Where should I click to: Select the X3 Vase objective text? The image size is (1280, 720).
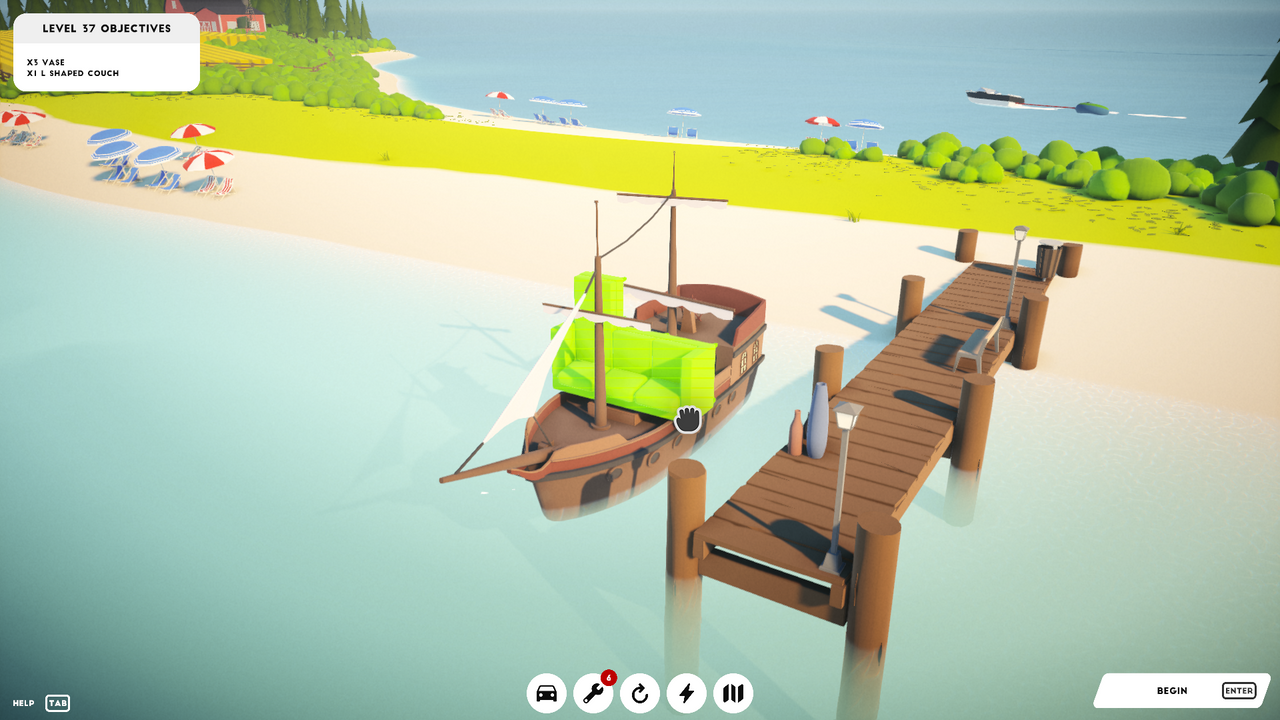[45, 61]
